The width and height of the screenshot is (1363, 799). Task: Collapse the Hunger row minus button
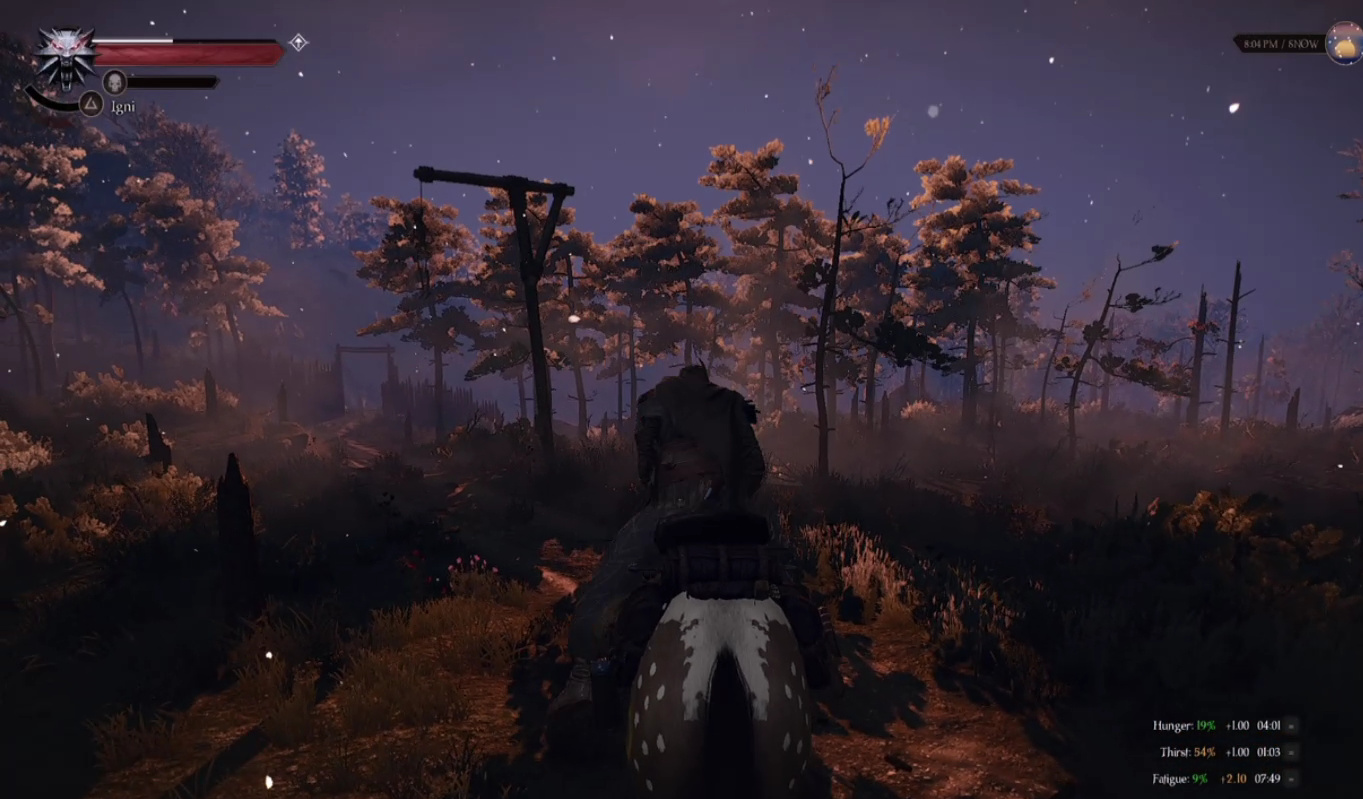click(1292, 726)
